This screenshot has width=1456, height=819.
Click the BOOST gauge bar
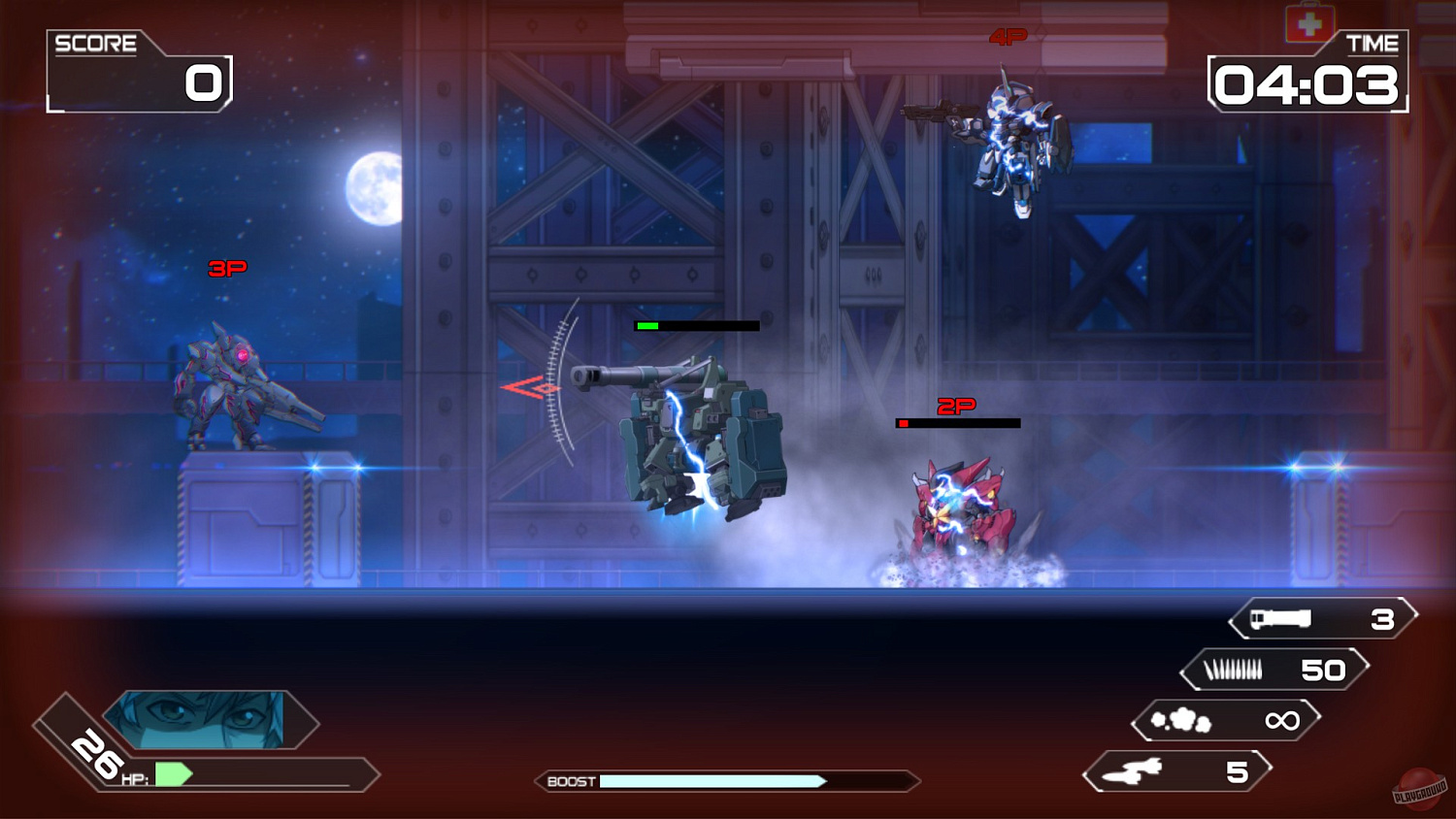click(713, 780)
